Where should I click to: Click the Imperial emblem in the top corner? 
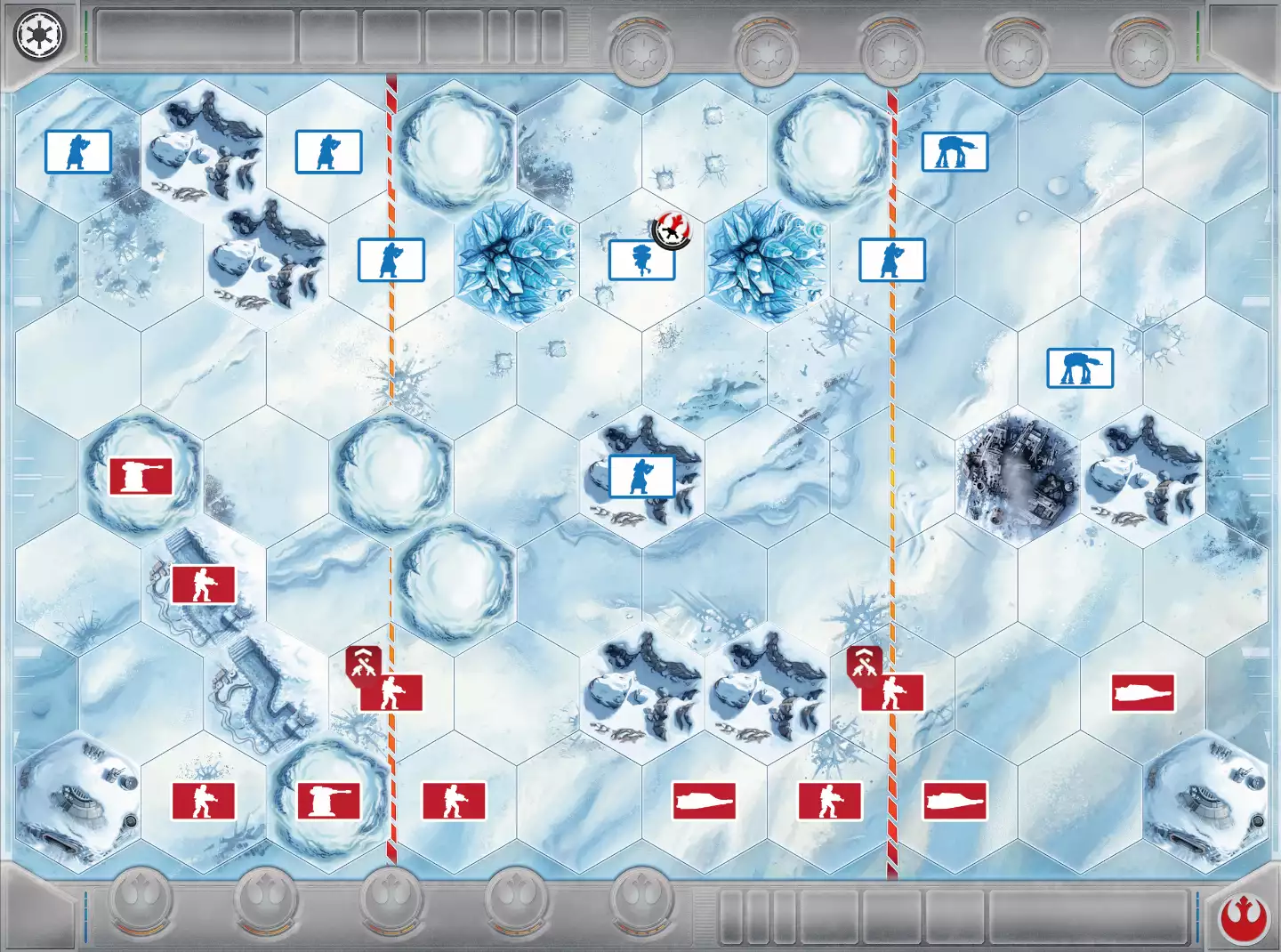tap(37, 36)
